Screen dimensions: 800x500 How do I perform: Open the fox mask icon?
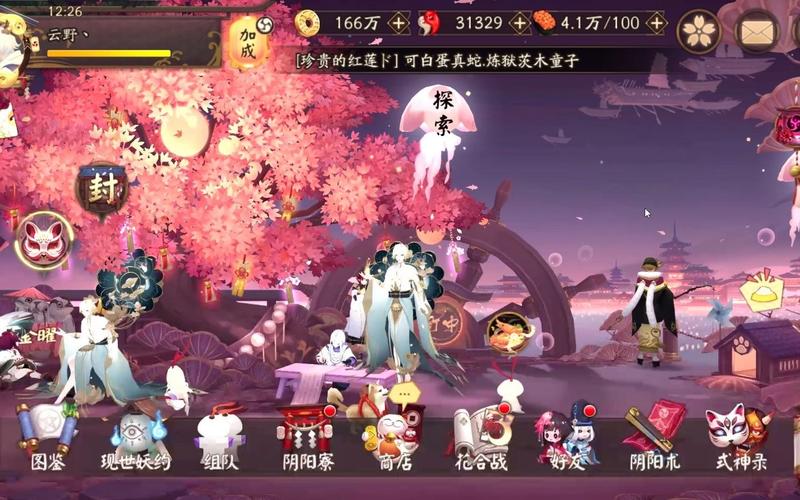[x=43, y=239]
